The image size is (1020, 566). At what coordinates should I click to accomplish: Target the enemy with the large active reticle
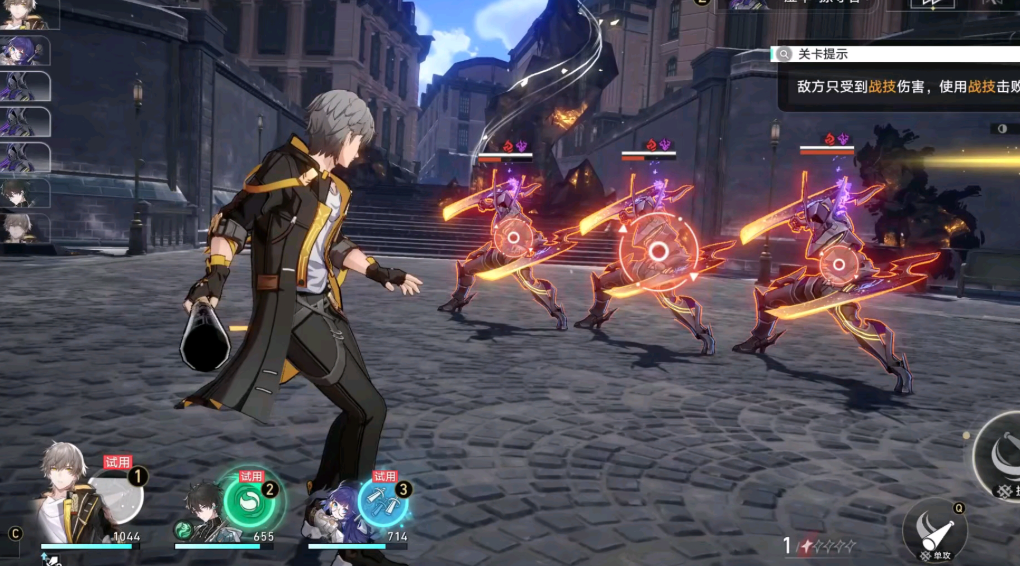coord(658,252)
